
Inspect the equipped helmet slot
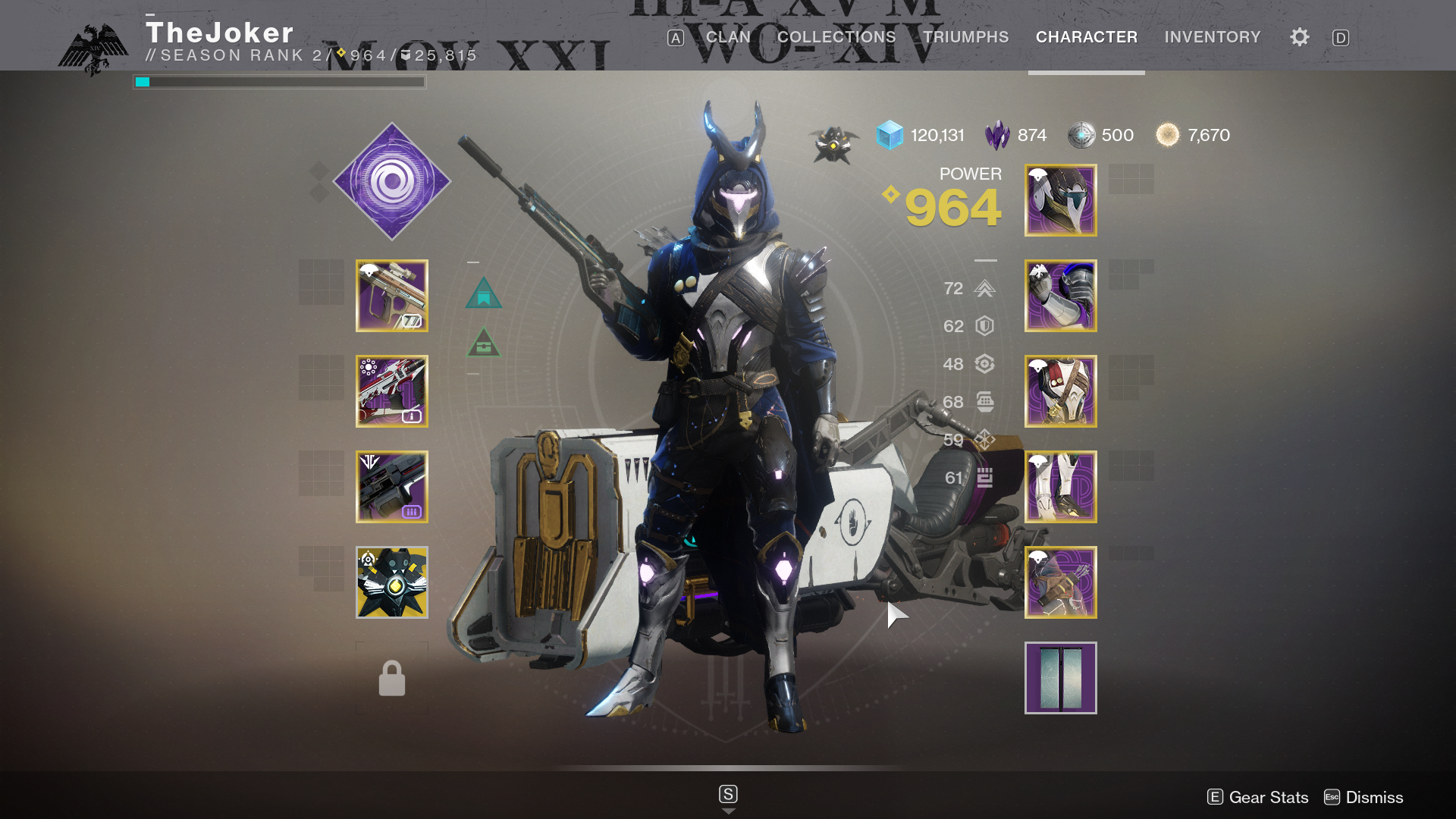pos(1060,200)
